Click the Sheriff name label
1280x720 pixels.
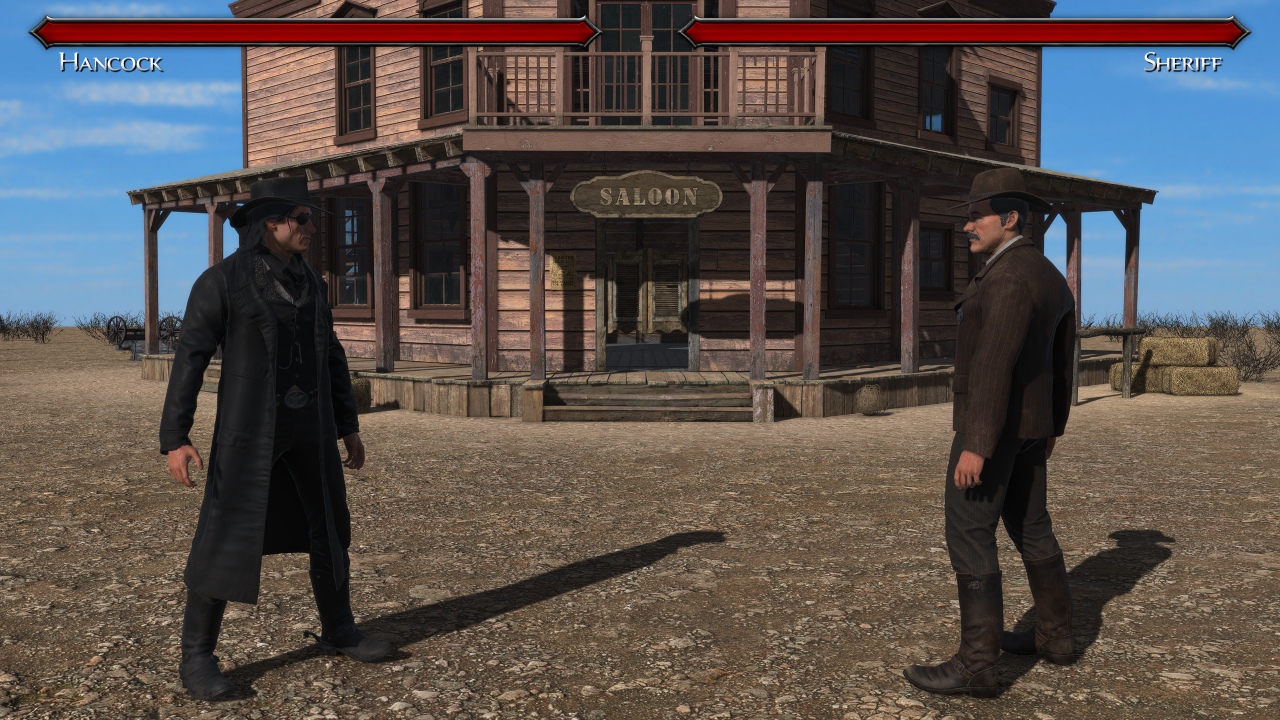point(1182,62)
